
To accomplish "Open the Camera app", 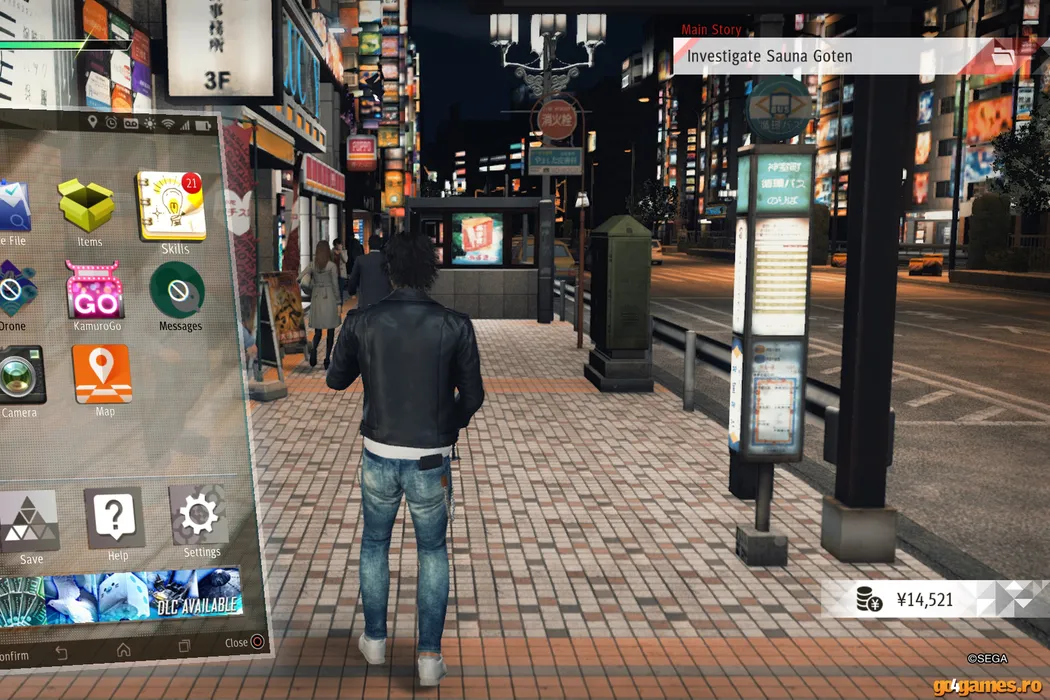I will pos(21,375).
